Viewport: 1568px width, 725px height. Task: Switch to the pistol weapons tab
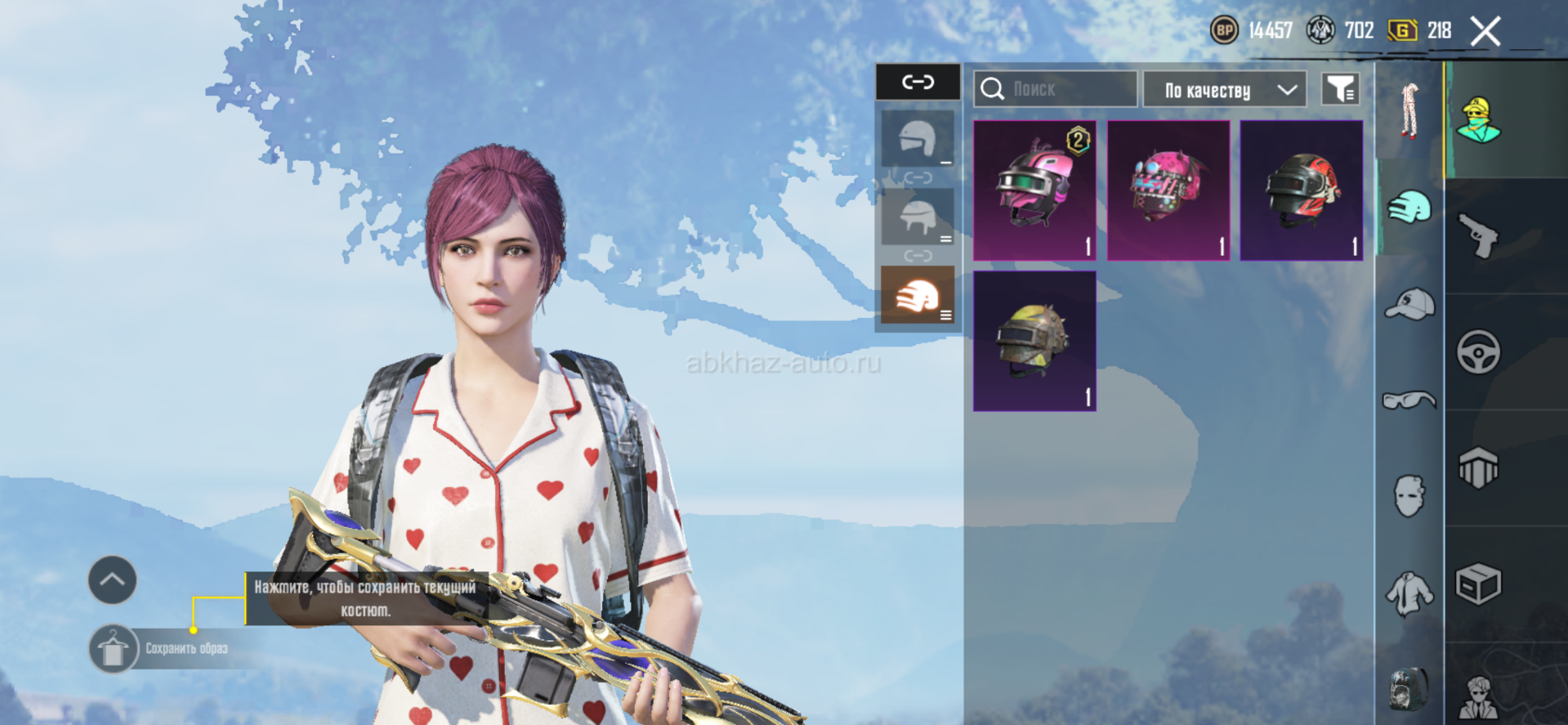1479,236
